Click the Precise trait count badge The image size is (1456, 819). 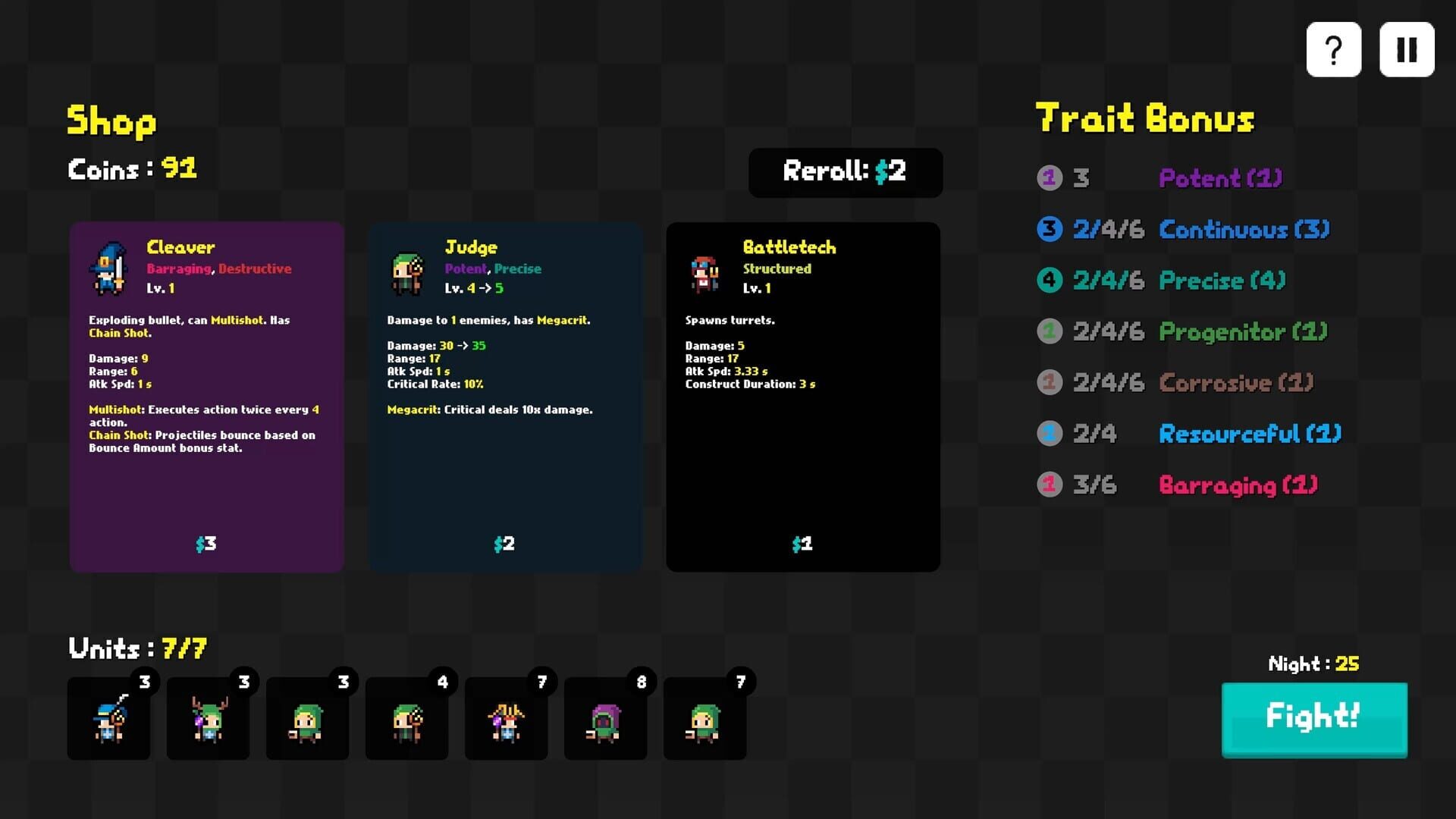1050,280
